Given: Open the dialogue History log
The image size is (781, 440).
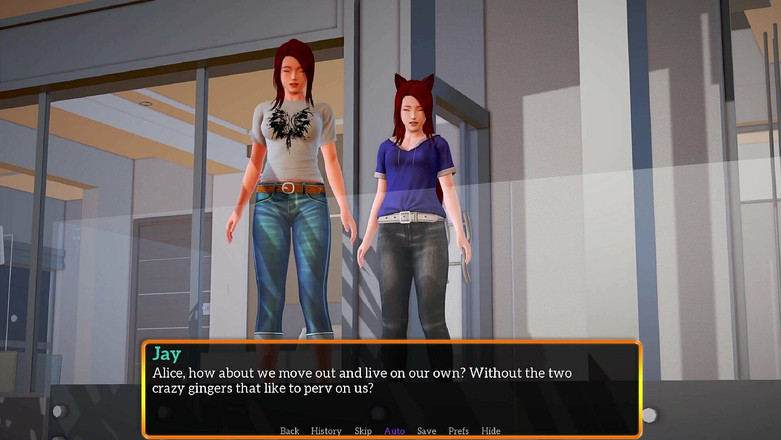Looking at the screenshot, I should point(326,431).
